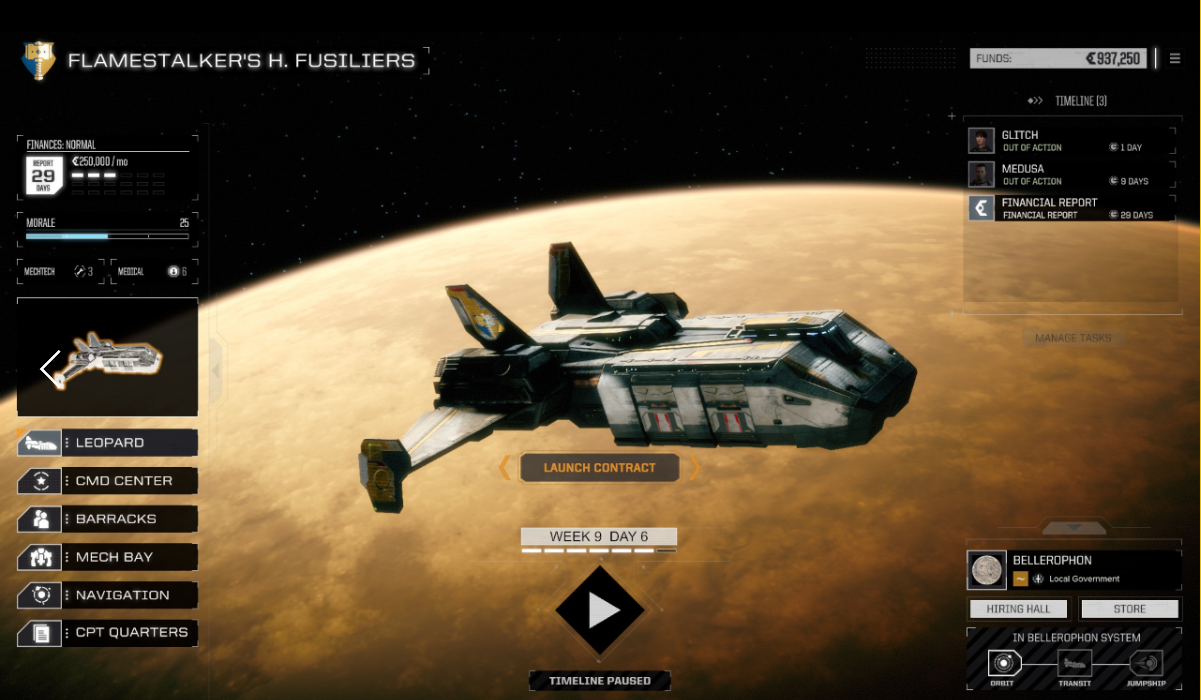
Task: Open the Navigation screen
Action: tap(108, 595)
